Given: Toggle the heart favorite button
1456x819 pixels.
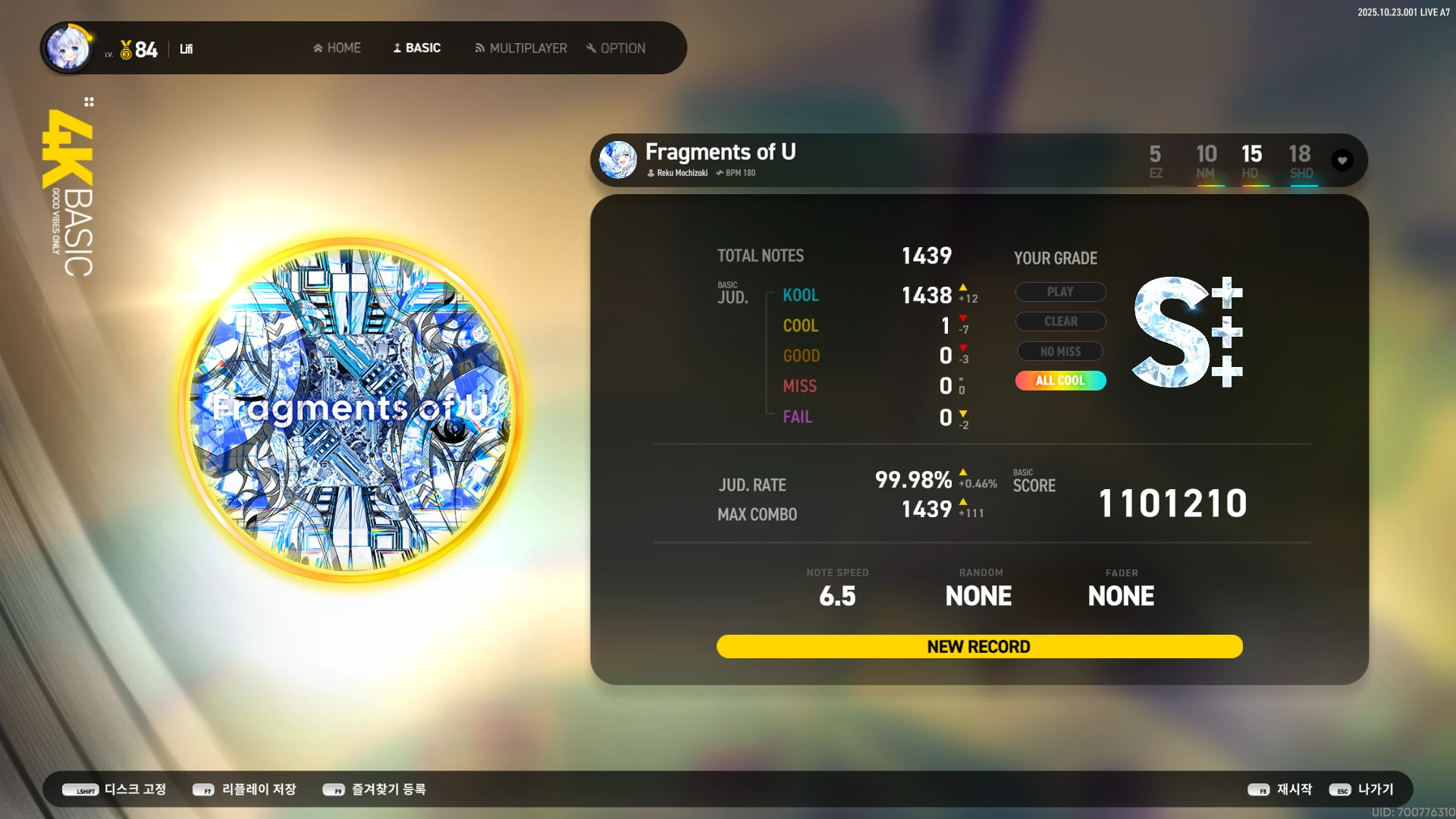Looking at the screenshot, I should [1342, 161].
